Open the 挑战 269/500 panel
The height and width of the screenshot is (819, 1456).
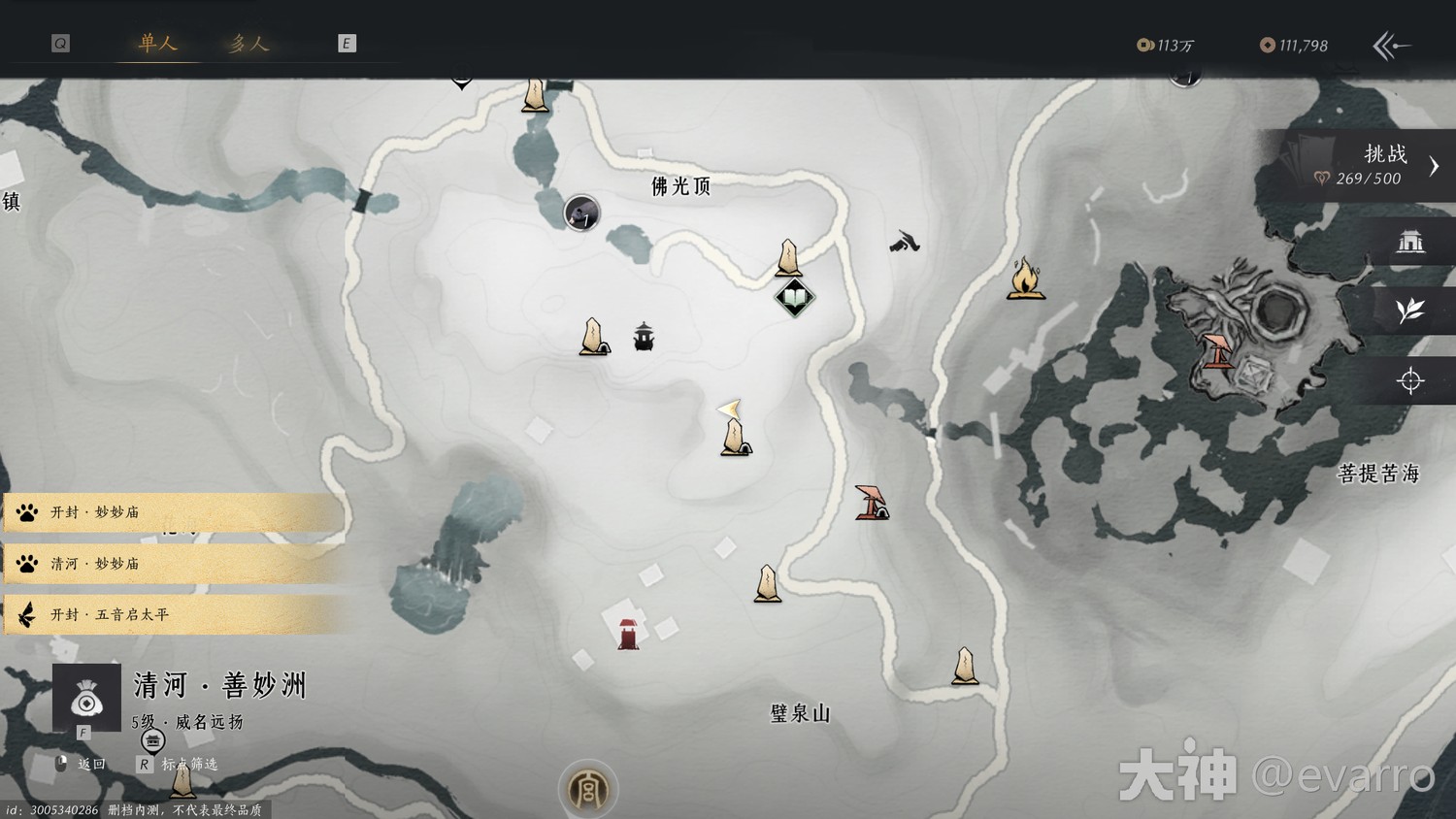click(x=1369, y=166)
